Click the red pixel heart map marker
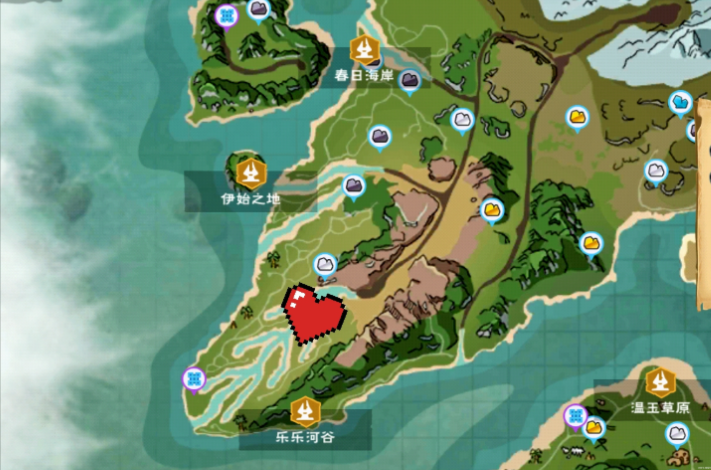 coord(314,314)
